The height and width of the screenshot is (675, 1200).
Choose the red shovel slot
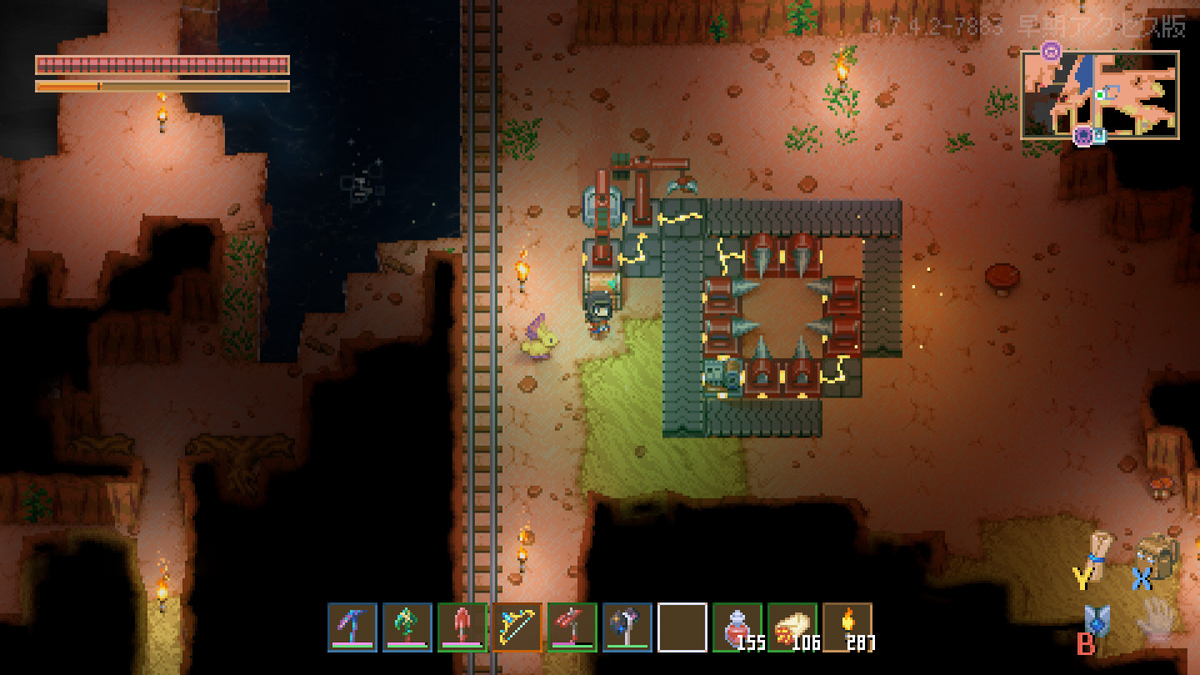462,627
